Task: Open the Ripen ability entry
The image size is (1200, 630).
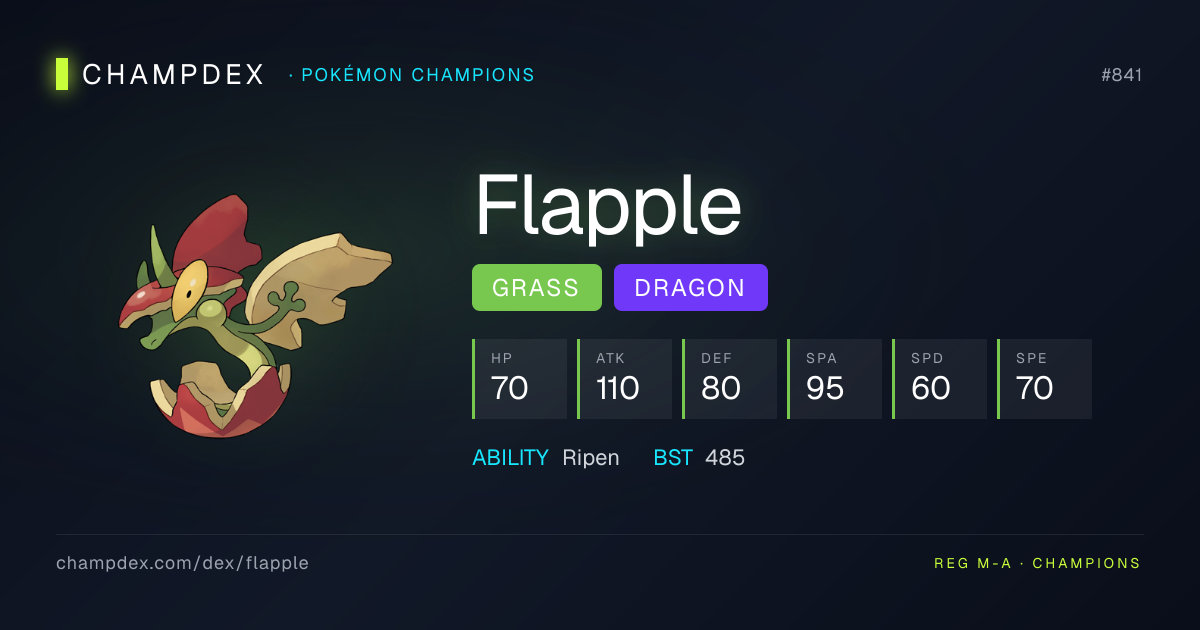Action: click(x=590, y=458)
